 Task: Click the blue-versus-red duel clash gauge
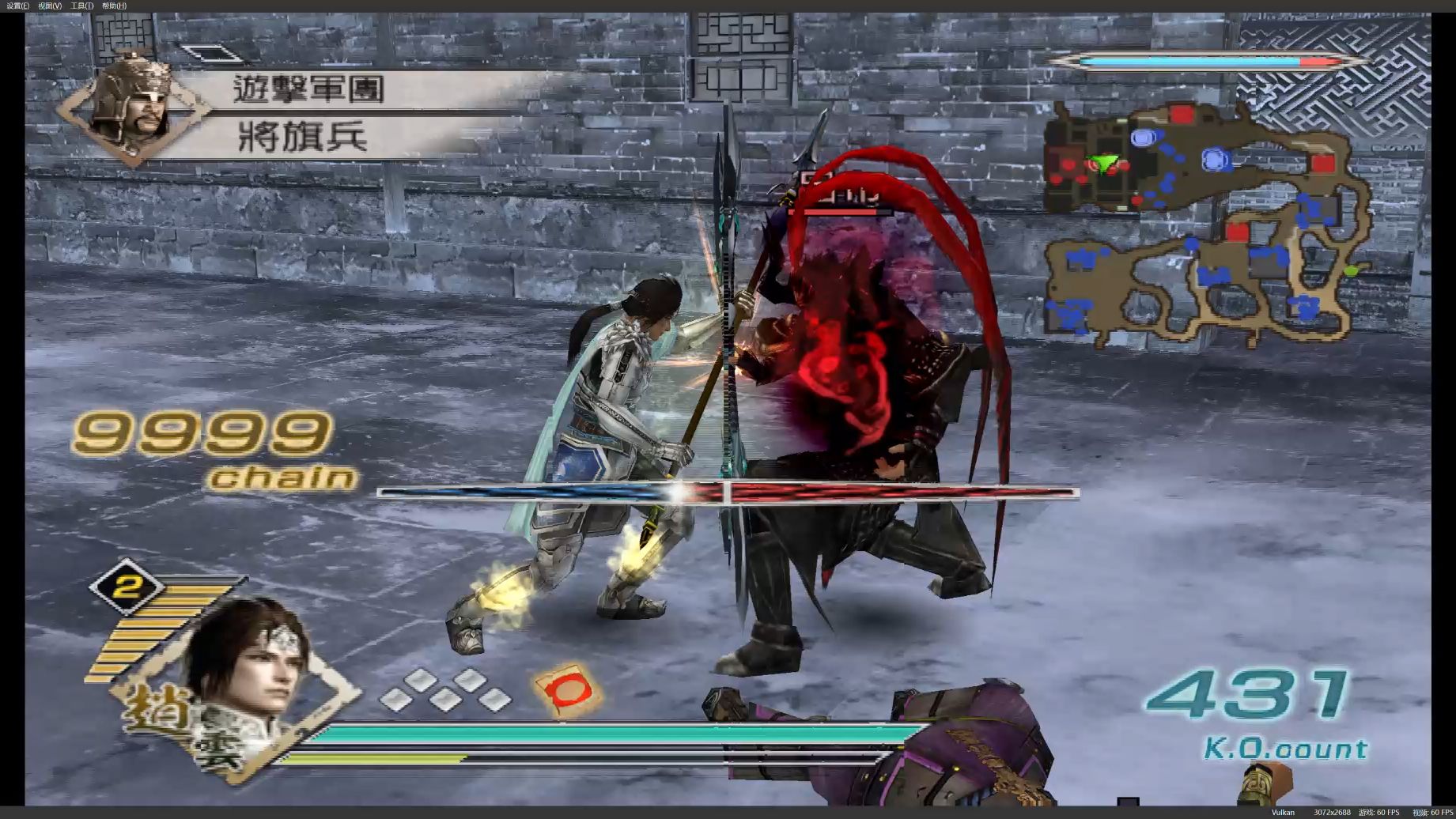(x=728, y=492)
